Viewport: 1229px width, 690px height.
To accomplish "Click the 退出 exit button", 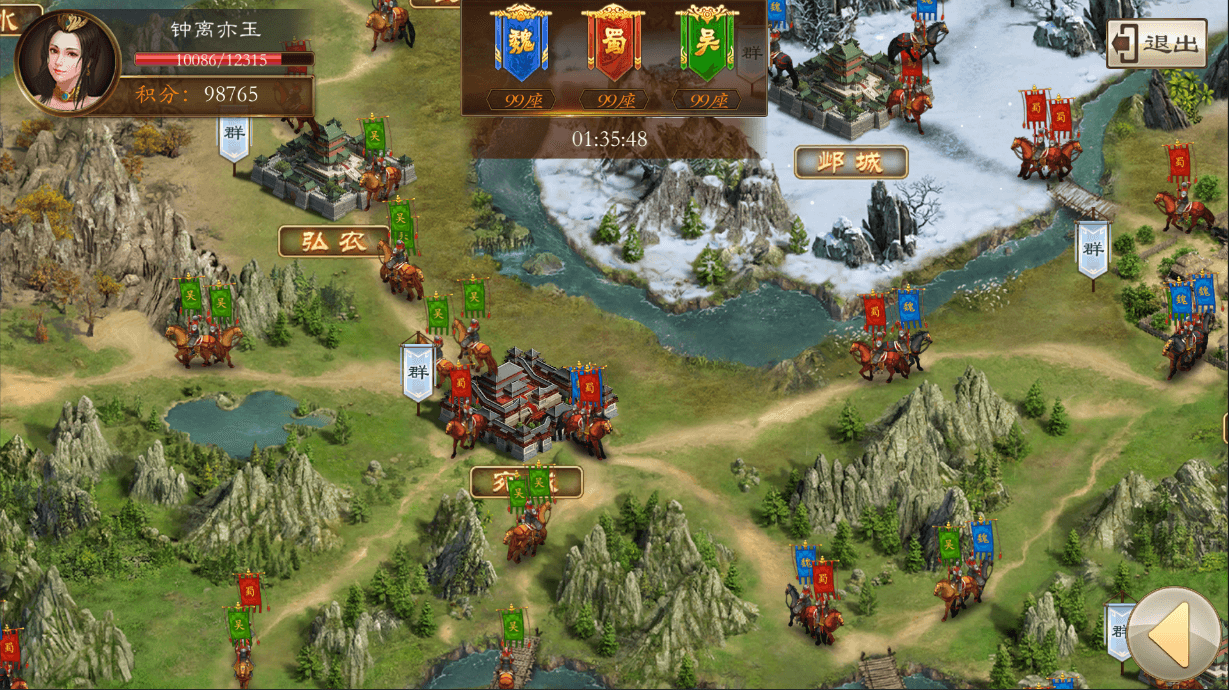I will (1156, 44).
